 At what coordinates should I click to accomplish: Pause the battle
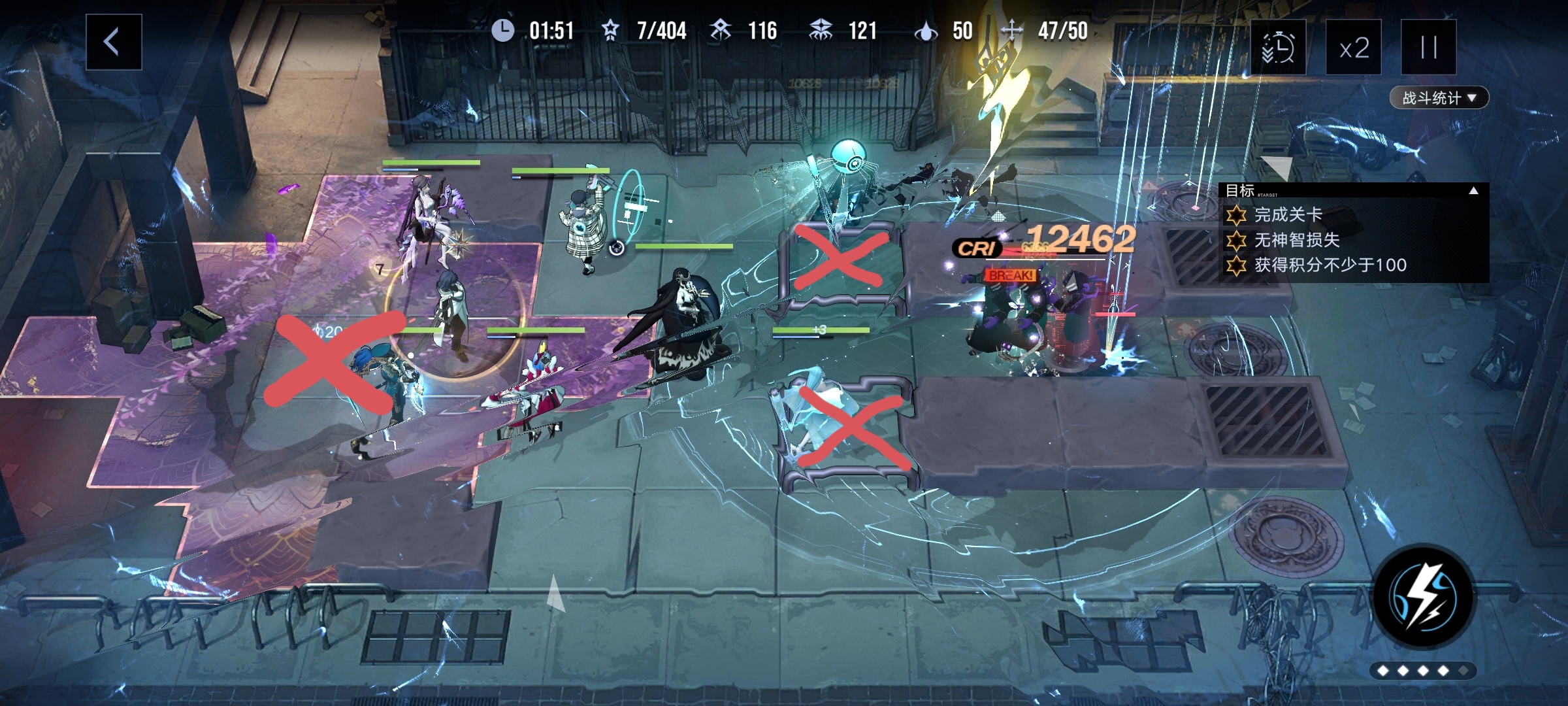(x=1428, y=48)
